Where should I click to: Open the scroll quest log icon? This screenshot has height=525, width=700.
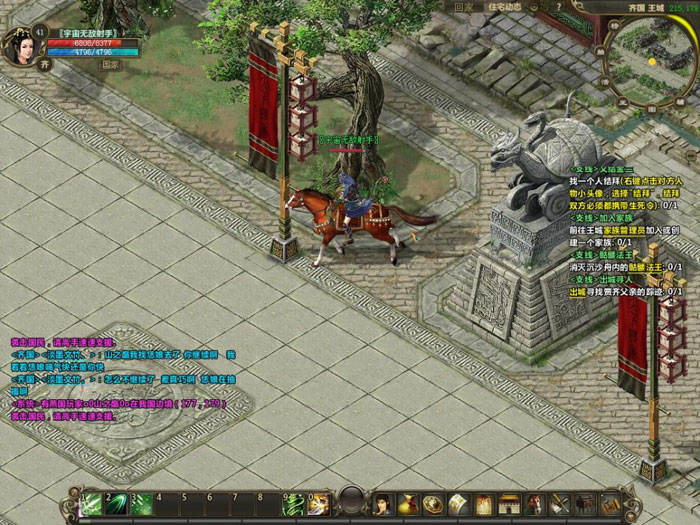[459, 502]
